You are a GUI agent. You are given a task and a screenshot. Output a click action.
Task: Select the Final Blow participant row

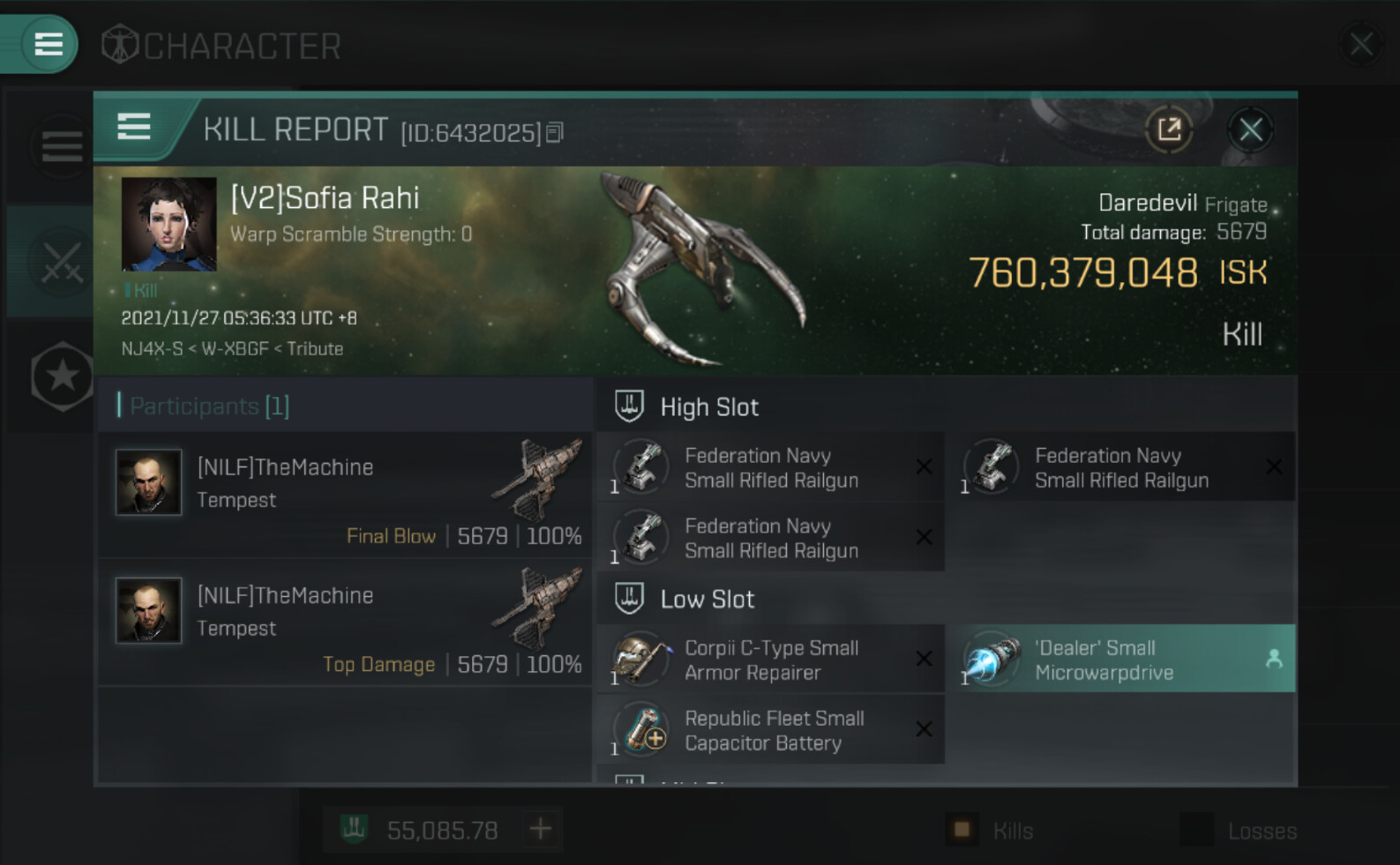344,496
